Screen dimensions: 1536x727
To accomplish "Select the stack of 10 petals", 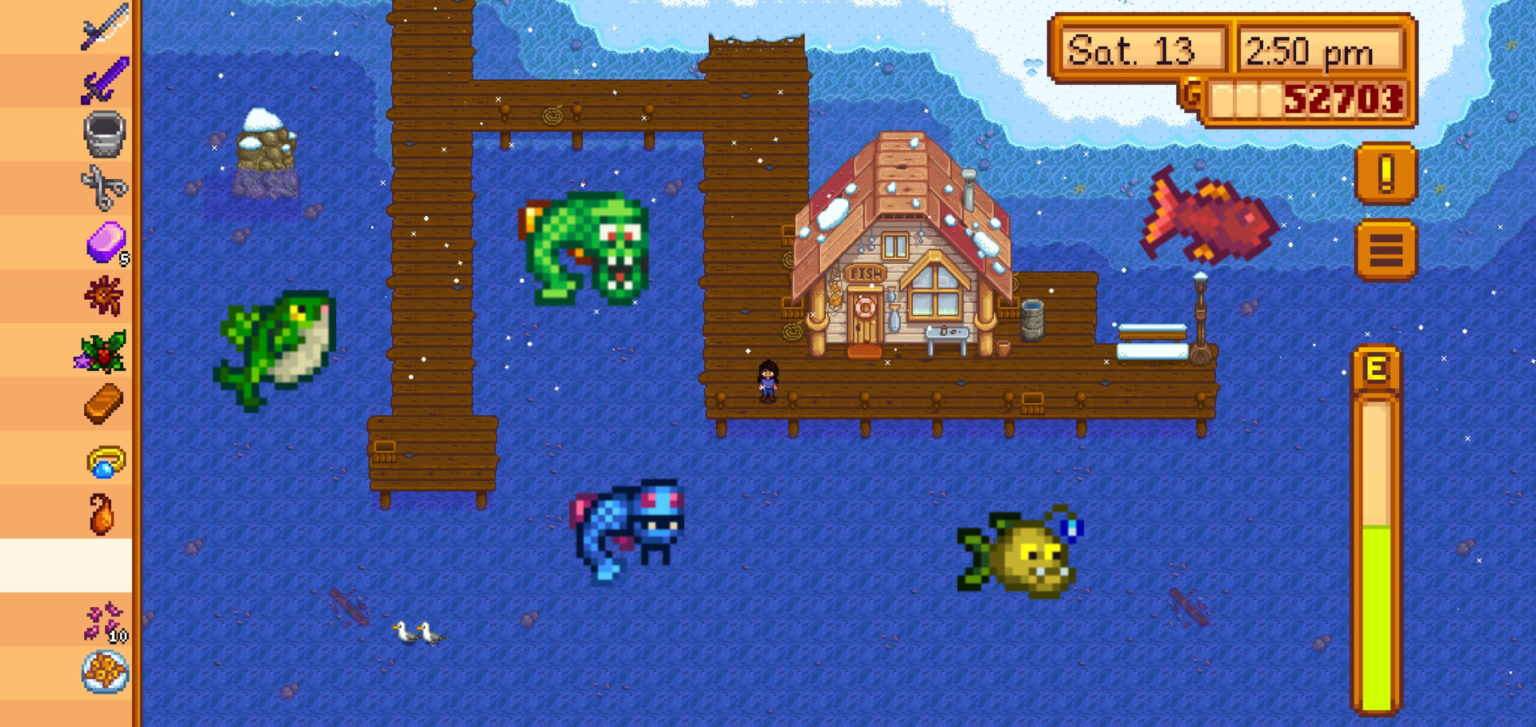I will pos(105,618).
